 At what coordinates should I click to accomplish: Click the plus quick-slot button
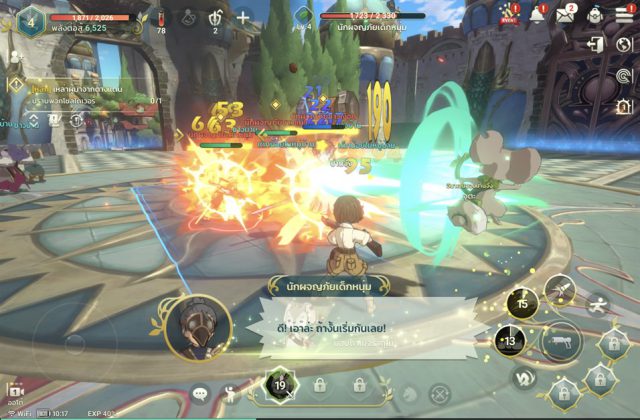[243, 17]
